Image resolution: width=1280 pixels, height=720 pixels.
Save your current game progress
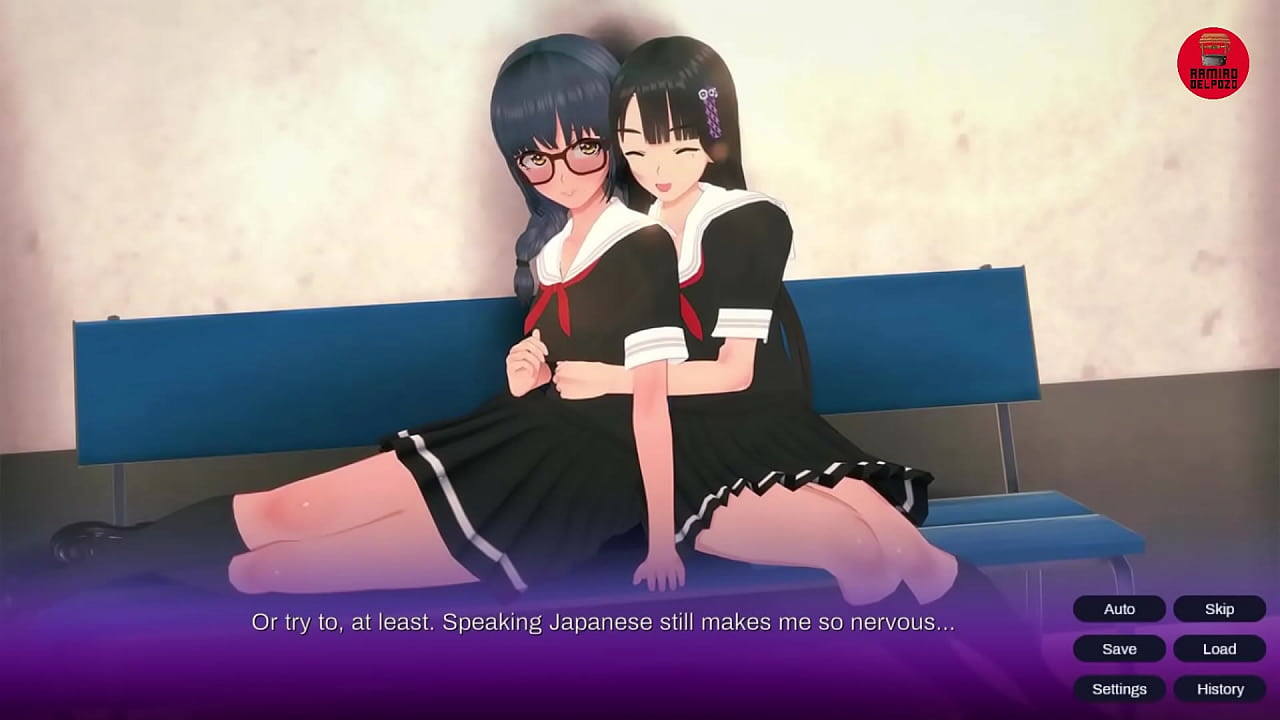[1118, 649]
